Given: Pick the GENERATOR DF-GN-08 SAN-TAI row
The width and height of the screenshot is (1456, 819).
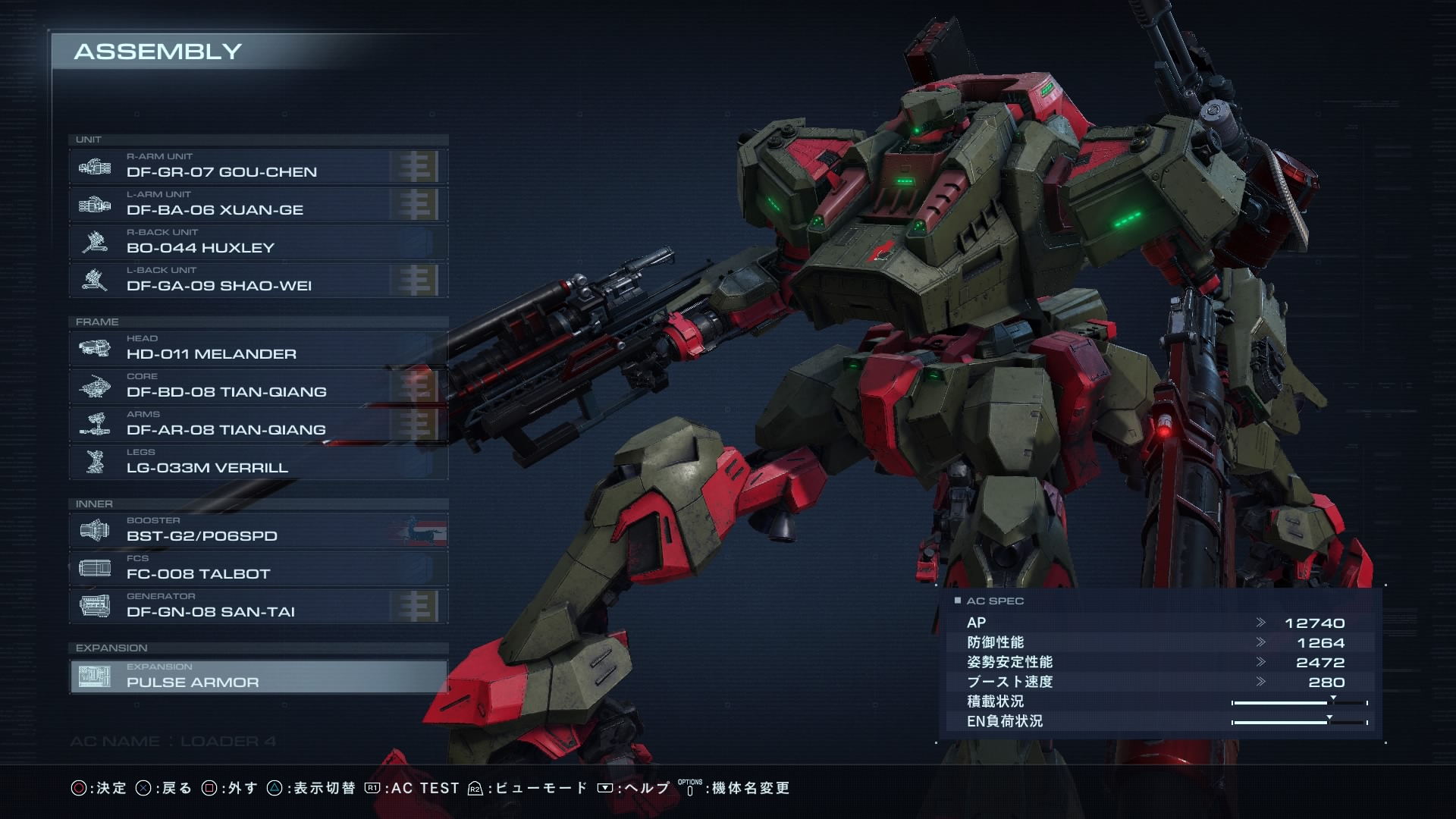Looking at the screenshot, I should 258,606.
